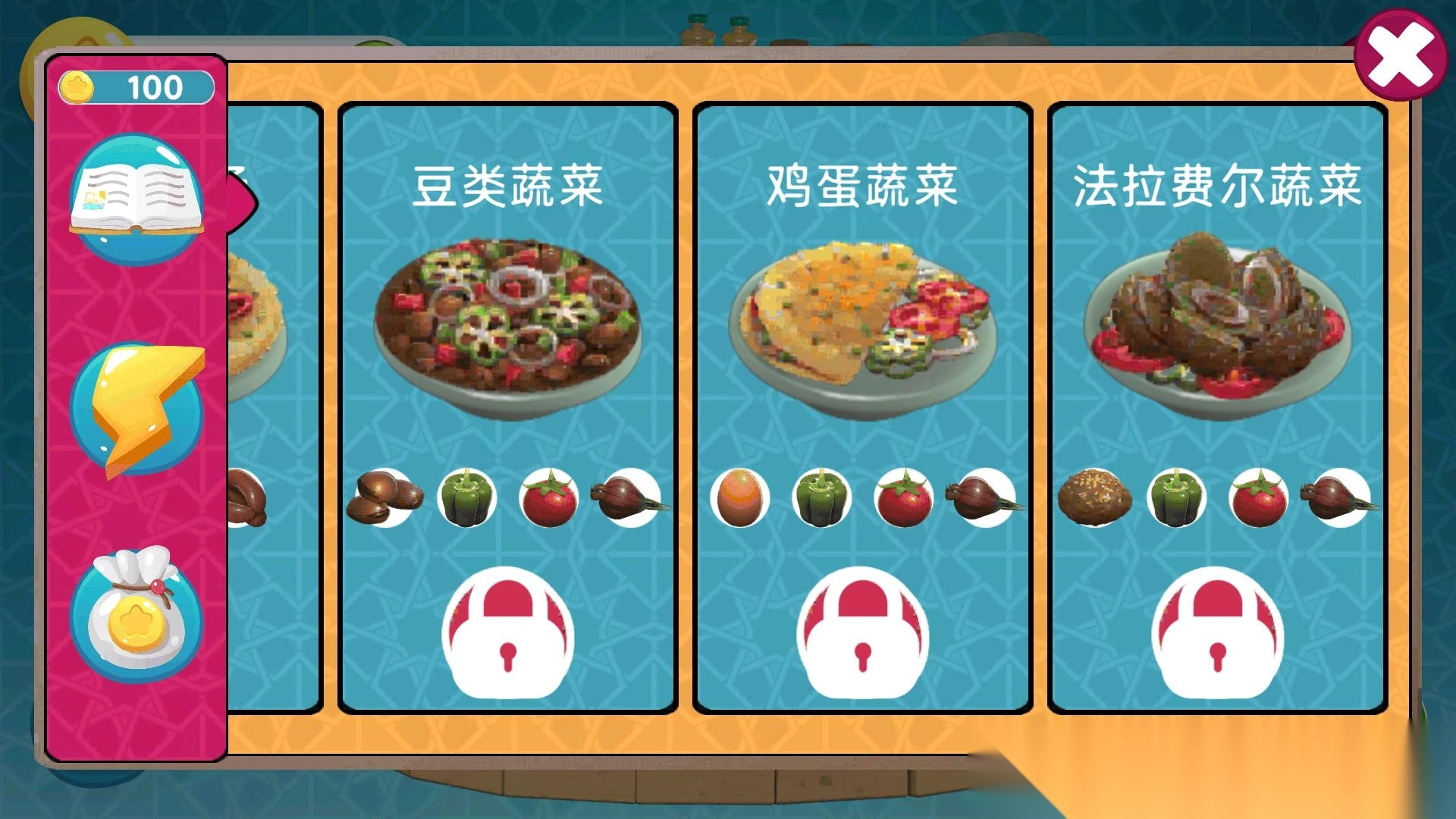
Task: Click the coin icon in the currency counter
Action: point(78,86)
